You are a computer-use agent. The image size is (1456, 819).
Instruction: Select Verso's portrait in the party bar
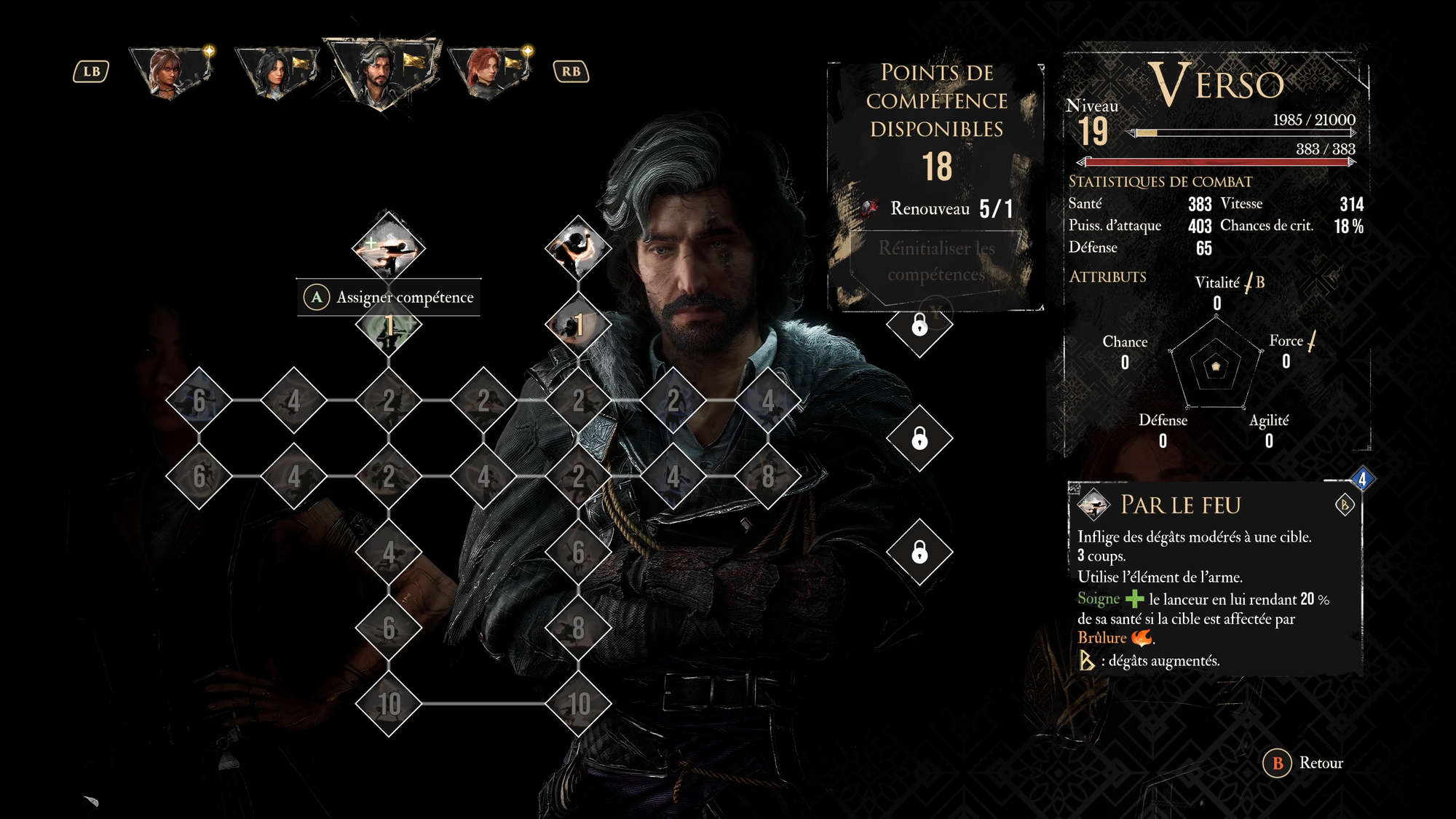coord(381,73)
